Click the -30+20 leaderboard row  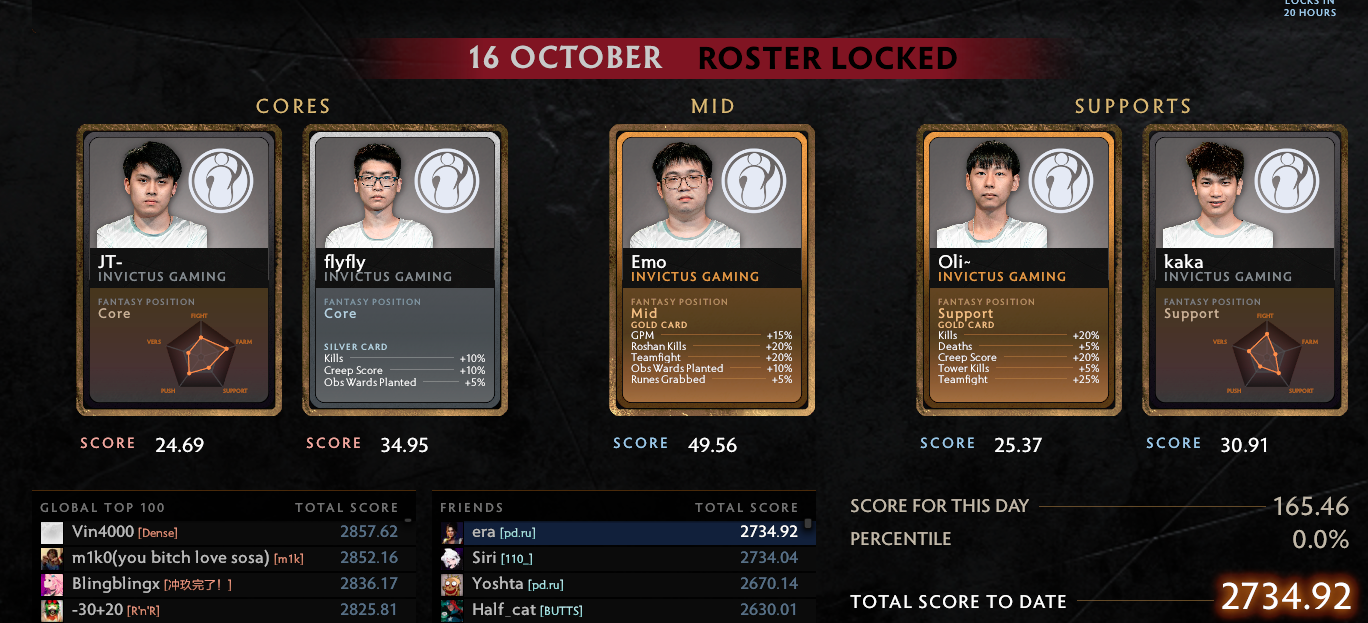[220, 609]
